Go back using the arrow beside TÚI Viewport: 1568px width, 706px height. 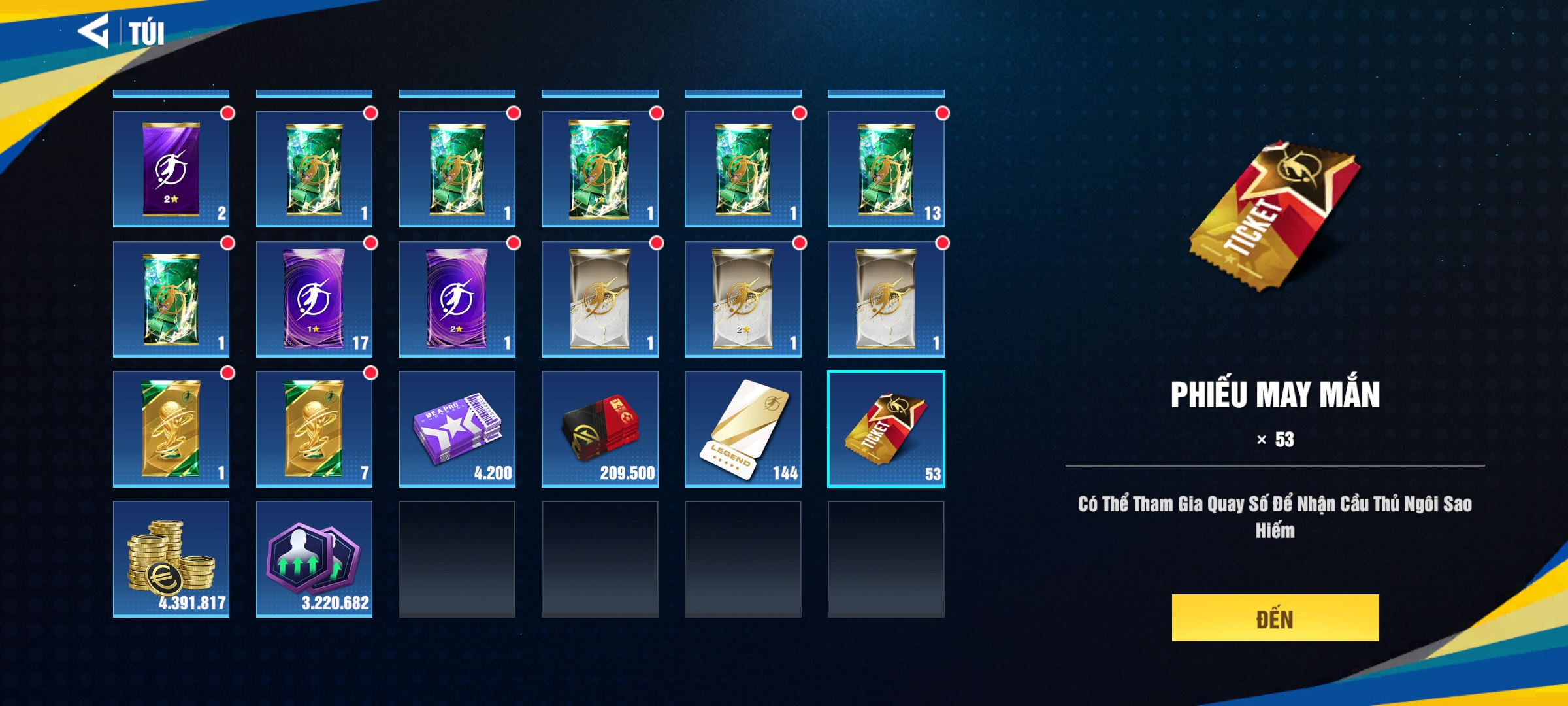coord(94,31)
